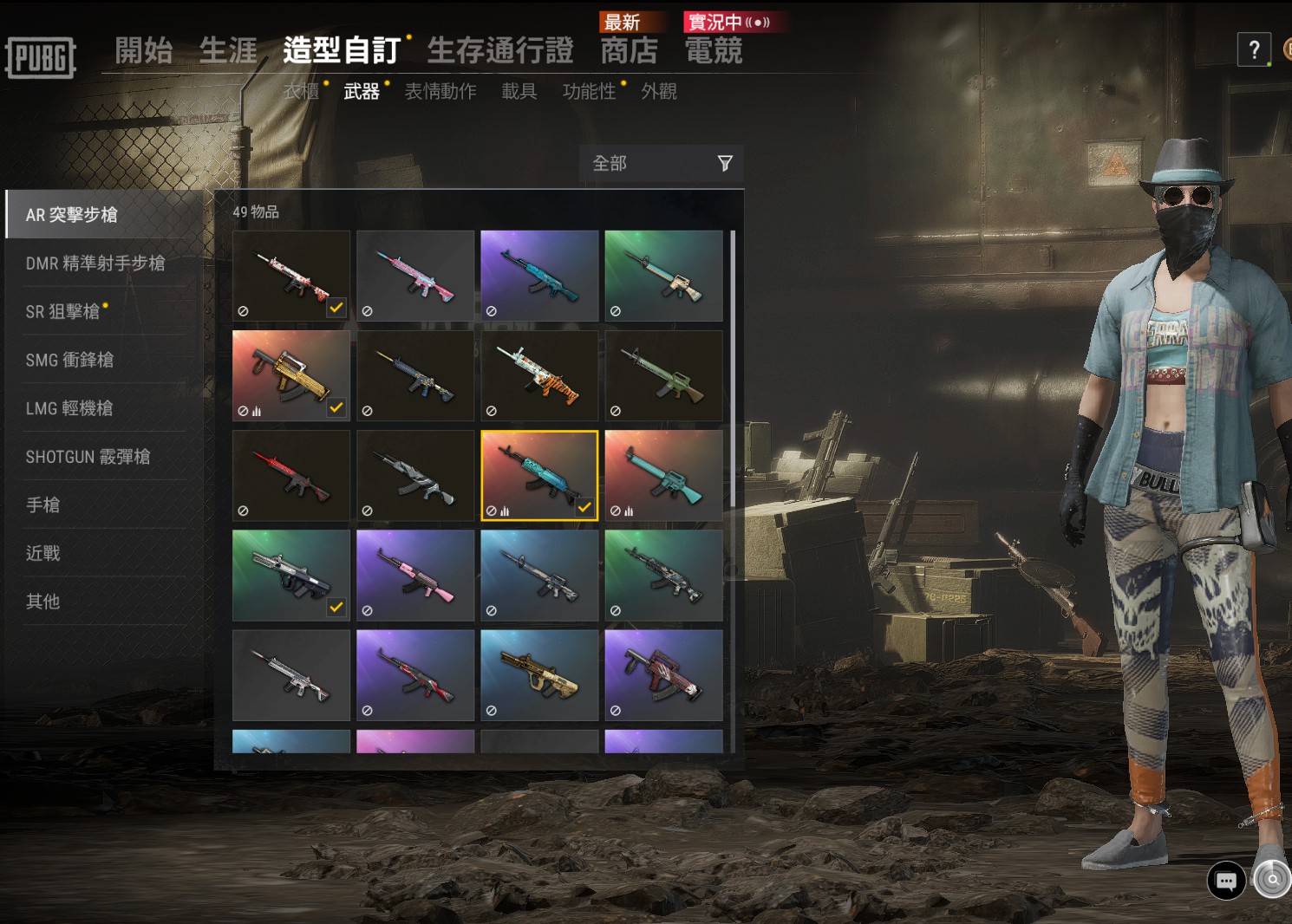Viewport: 1292px width, 924px height.
Task: Select the 手槍 pistol category
Action: coord(43,505)
